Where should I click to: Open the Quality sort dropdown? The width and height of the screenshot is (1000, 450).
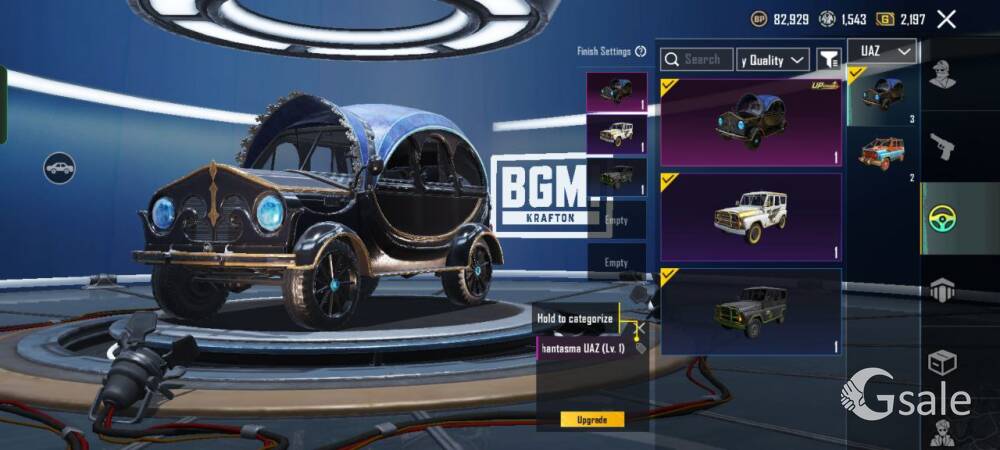coord(773,60)
